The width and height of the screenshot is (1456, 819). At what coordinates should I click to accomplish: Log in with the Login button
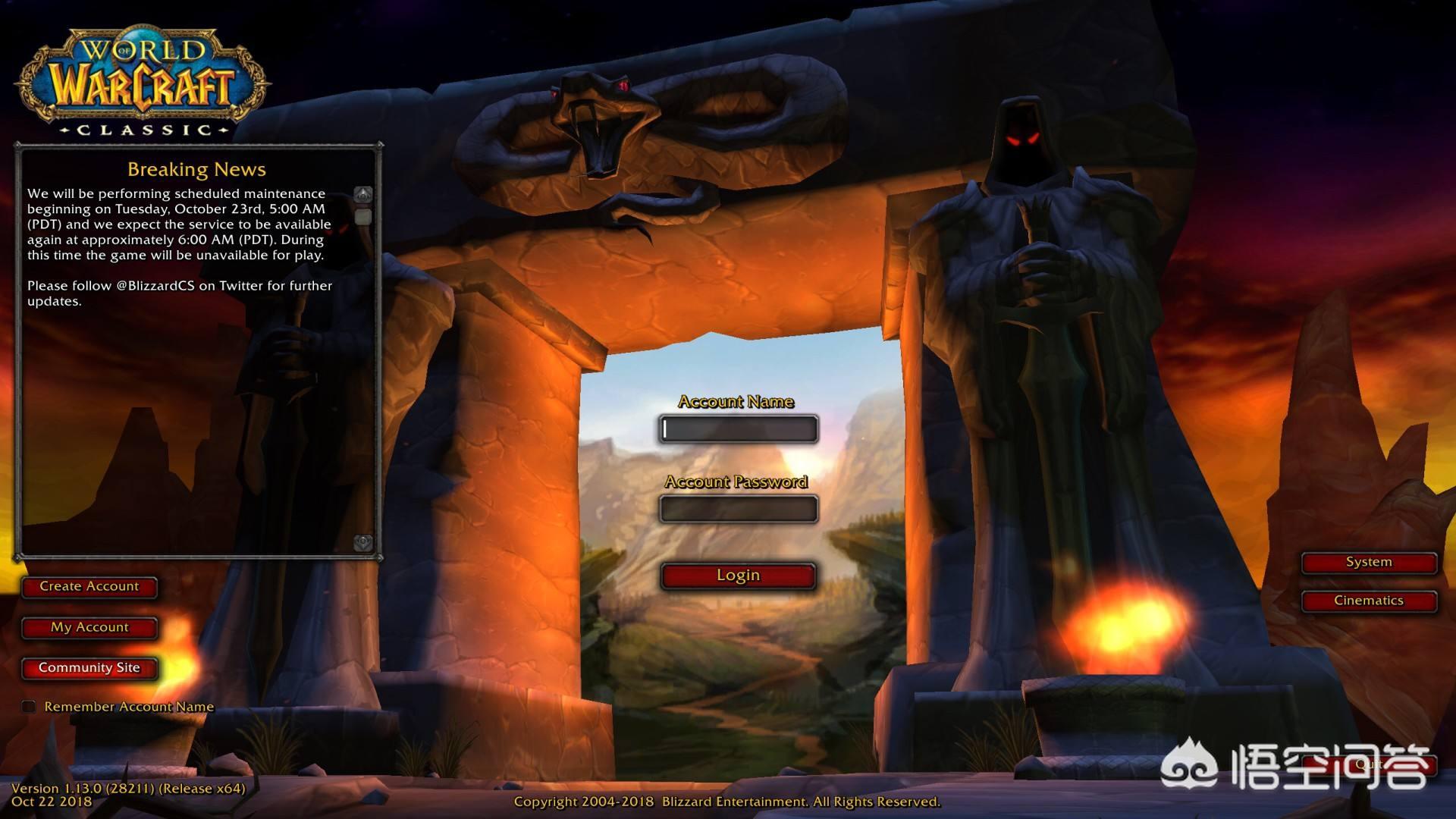pos(739,576)
